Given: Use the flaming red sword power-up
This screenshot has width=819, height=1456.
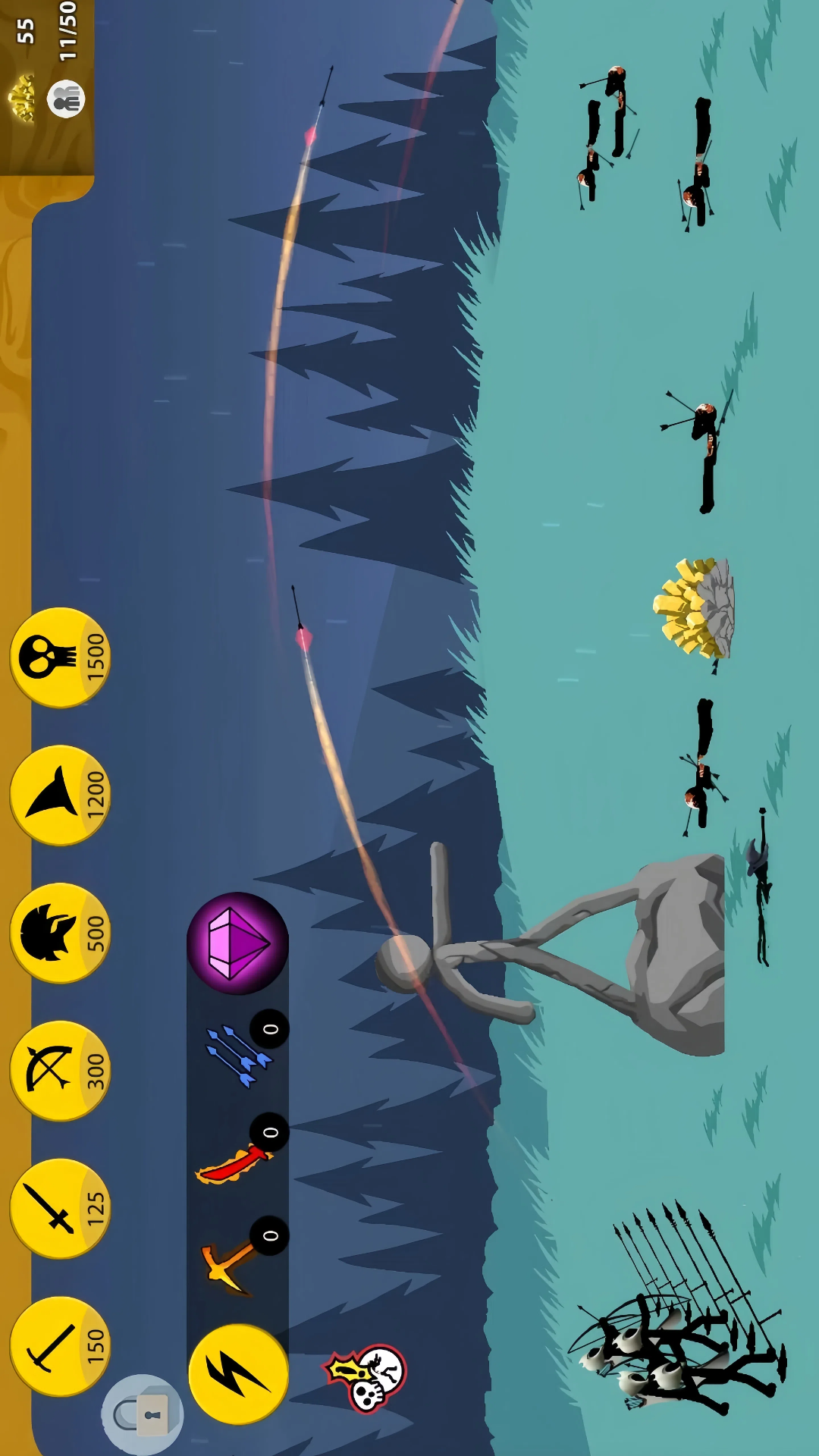Looking at the screenshot, I should click(x=231, y=1160).
